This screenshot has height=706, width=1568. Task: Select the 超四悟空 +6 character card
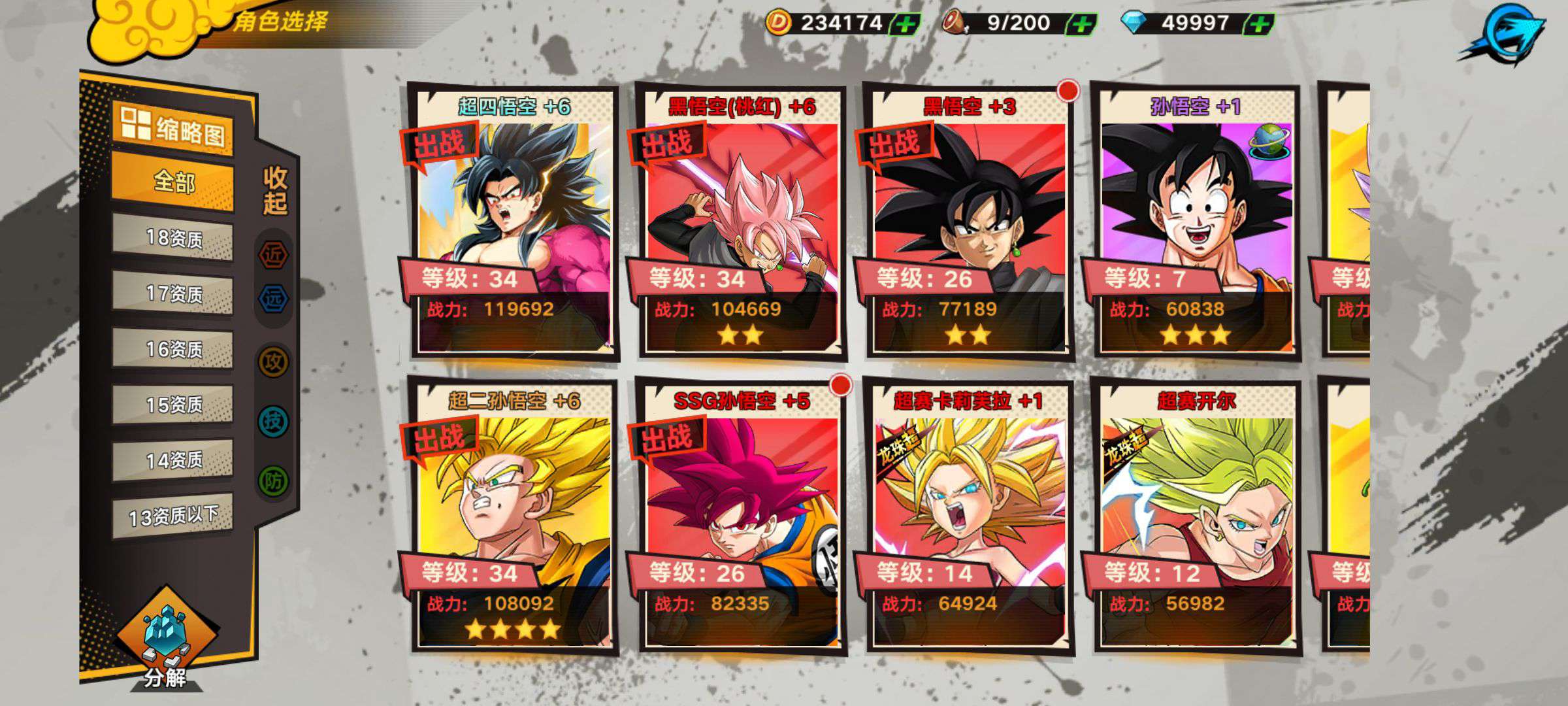(514, 222)
